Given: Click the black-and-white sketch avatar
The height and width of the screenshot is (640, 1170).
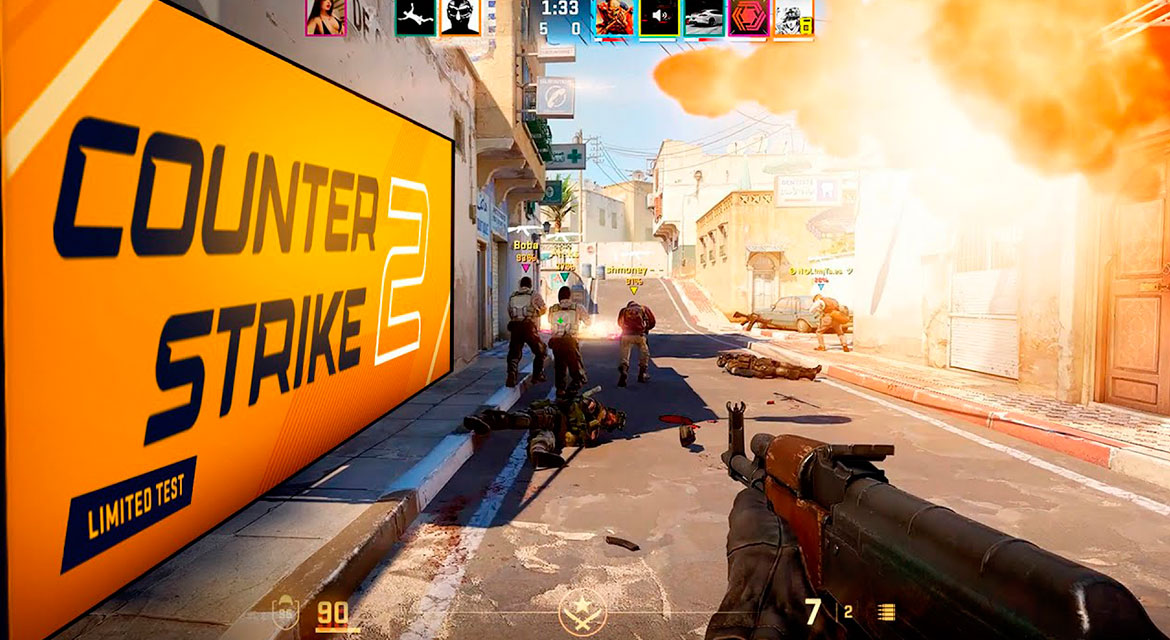Looking at the screenshot, I should tap(793, 17).
